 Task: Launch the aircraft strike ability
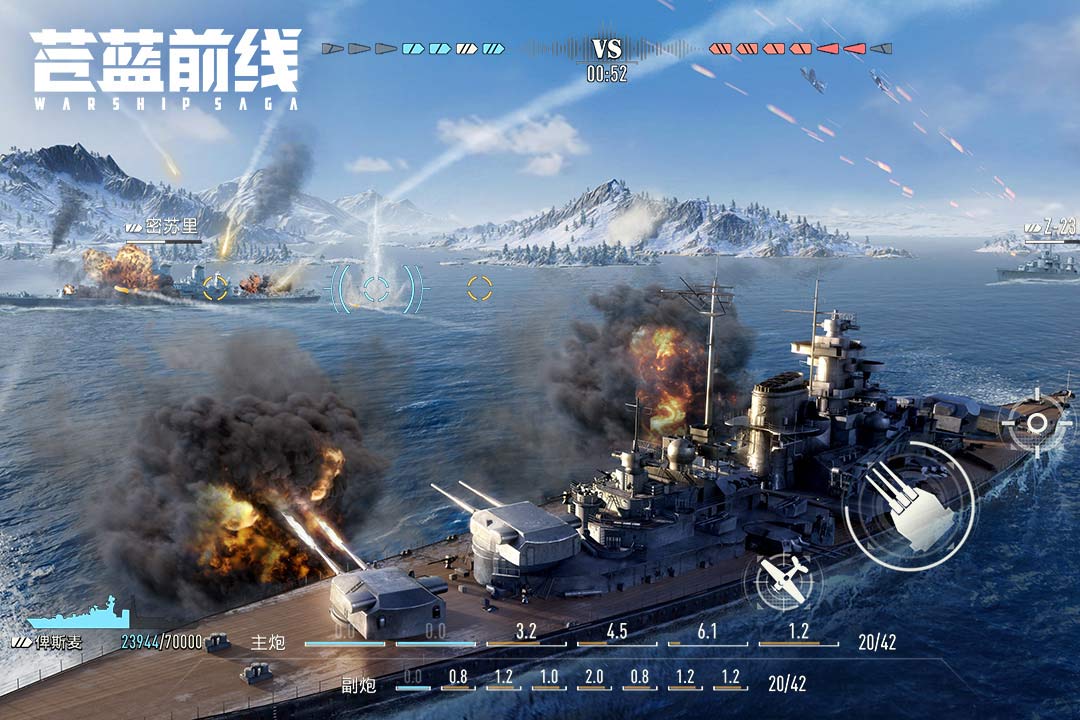click(x=782, y=579)
